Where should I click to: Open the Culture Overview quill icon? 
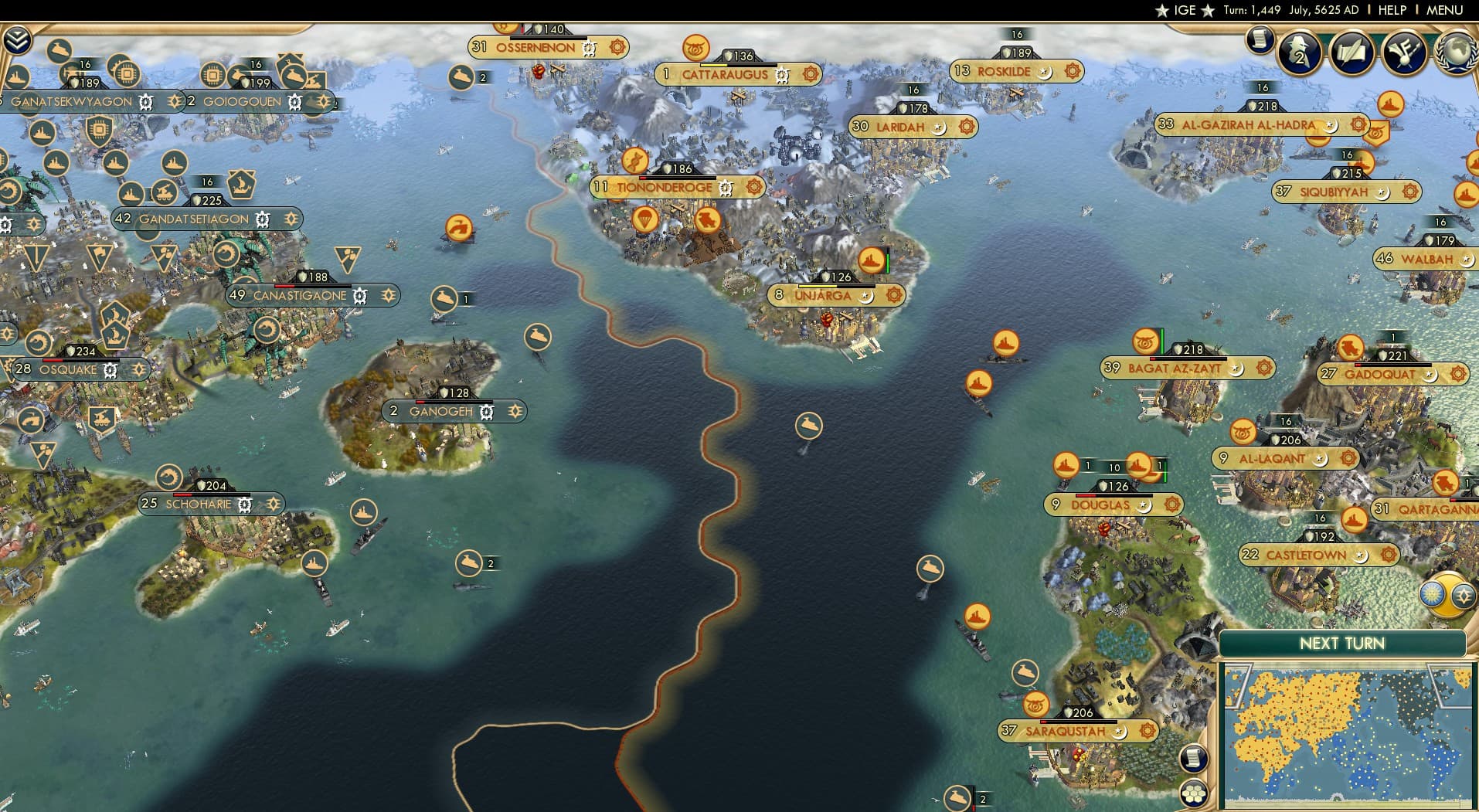(1351, 53)
